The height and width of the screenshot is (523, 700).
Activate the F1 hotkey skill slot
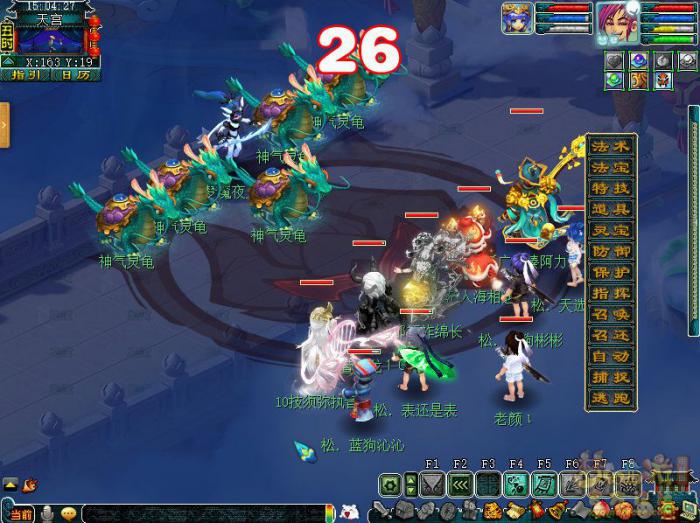[432, 485]
